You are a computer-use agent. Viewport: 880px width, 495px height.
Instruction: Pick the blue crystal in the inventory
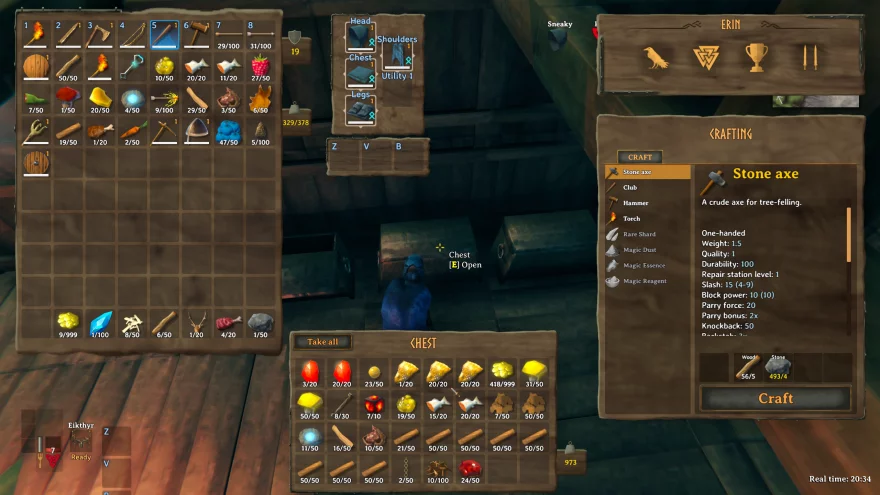pyautogui.click(x=100, y=322)
